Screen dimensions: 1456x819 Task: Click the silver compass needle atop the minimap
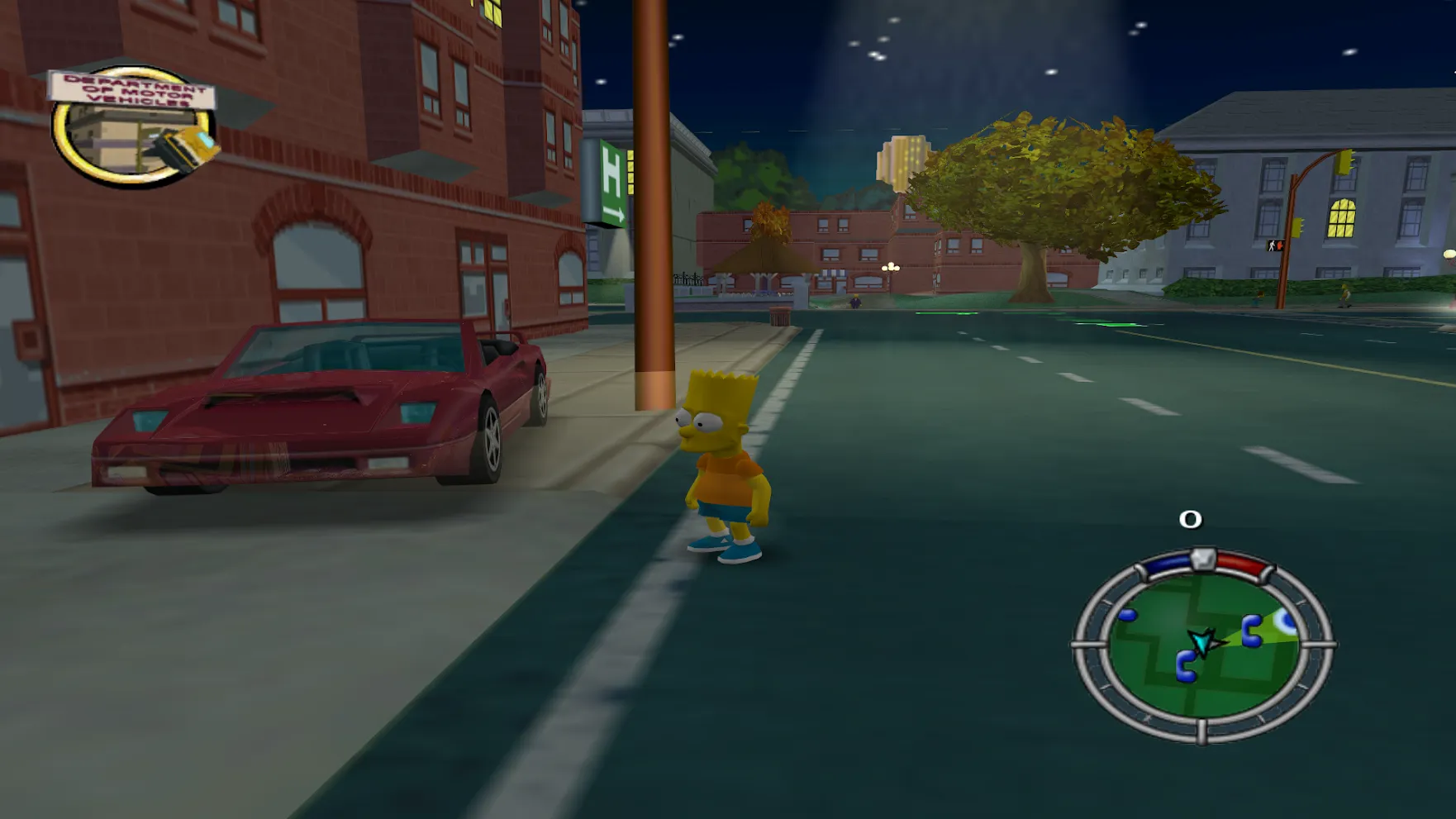coord(1203,559)
